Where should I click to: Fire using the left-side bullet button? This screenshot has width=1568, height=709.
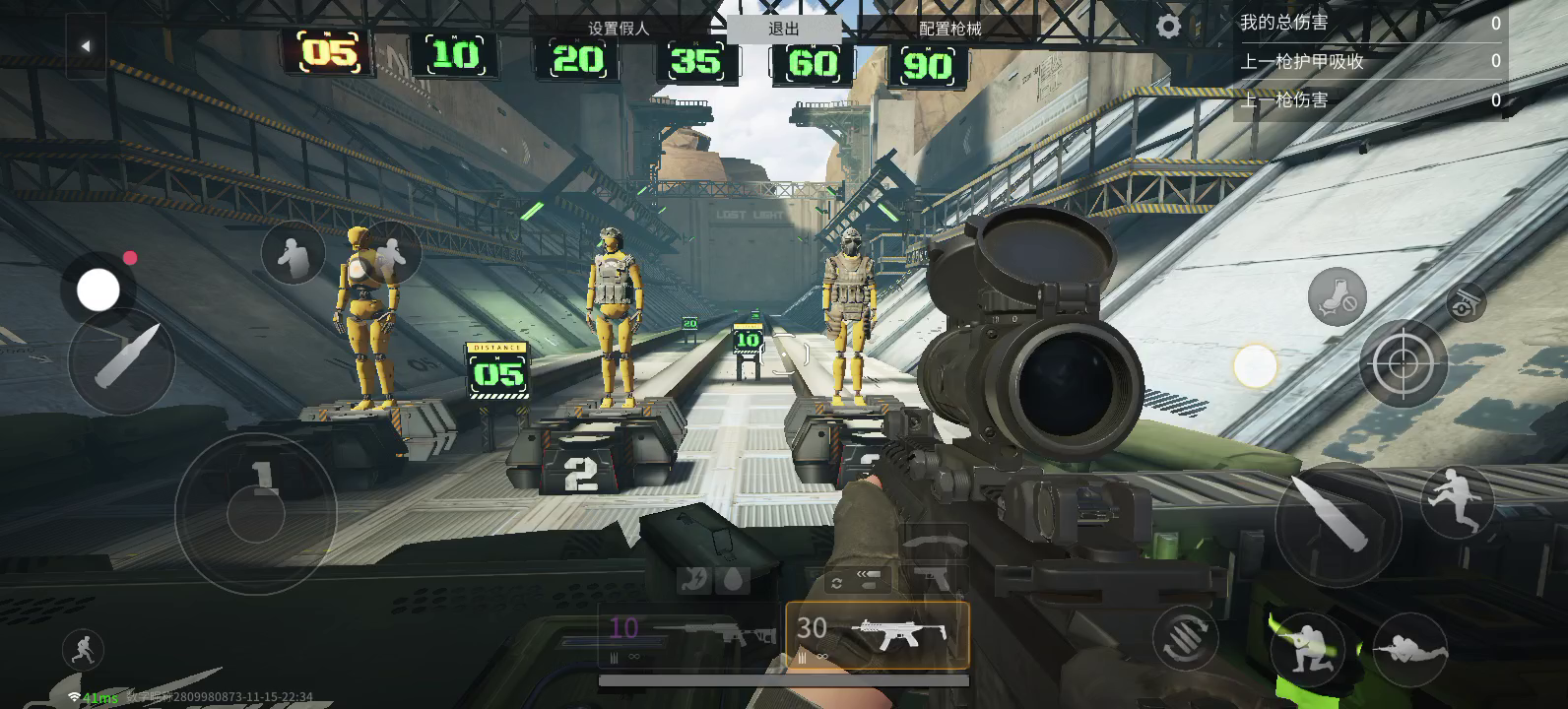[x=122, y=360]
